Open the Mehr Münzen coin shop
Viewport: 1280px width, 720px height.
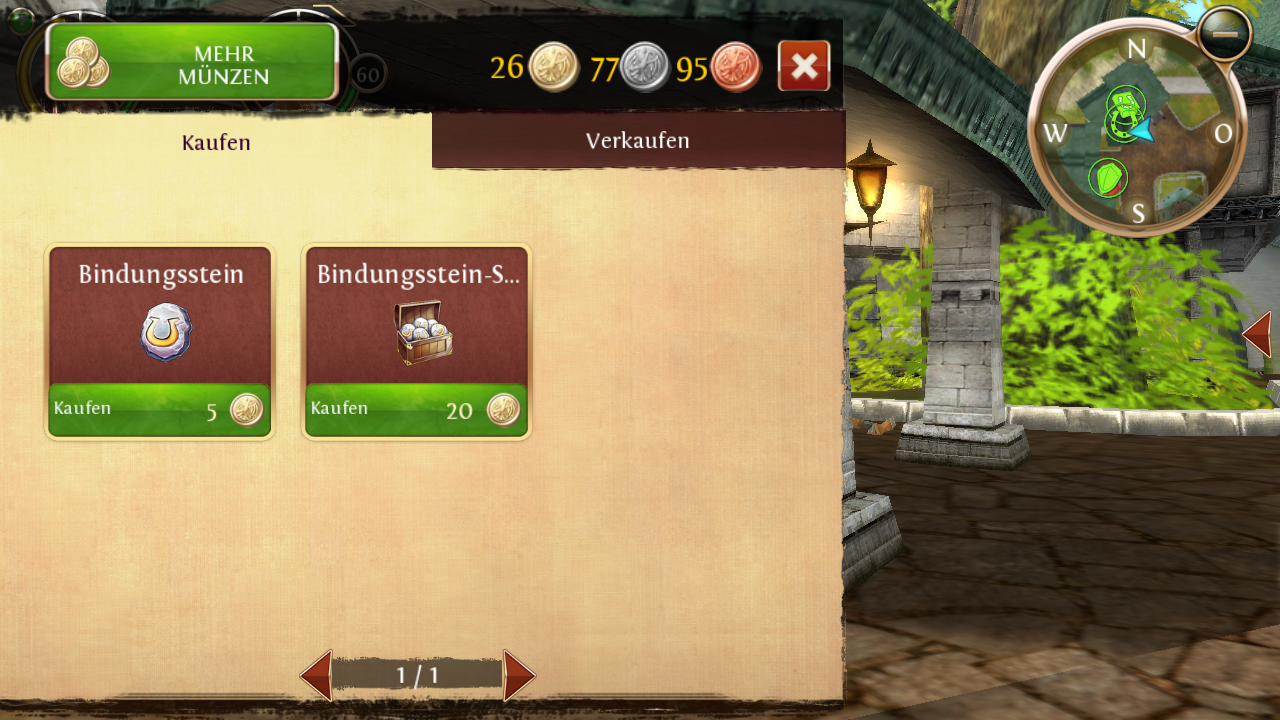click(x=192, y=62)
